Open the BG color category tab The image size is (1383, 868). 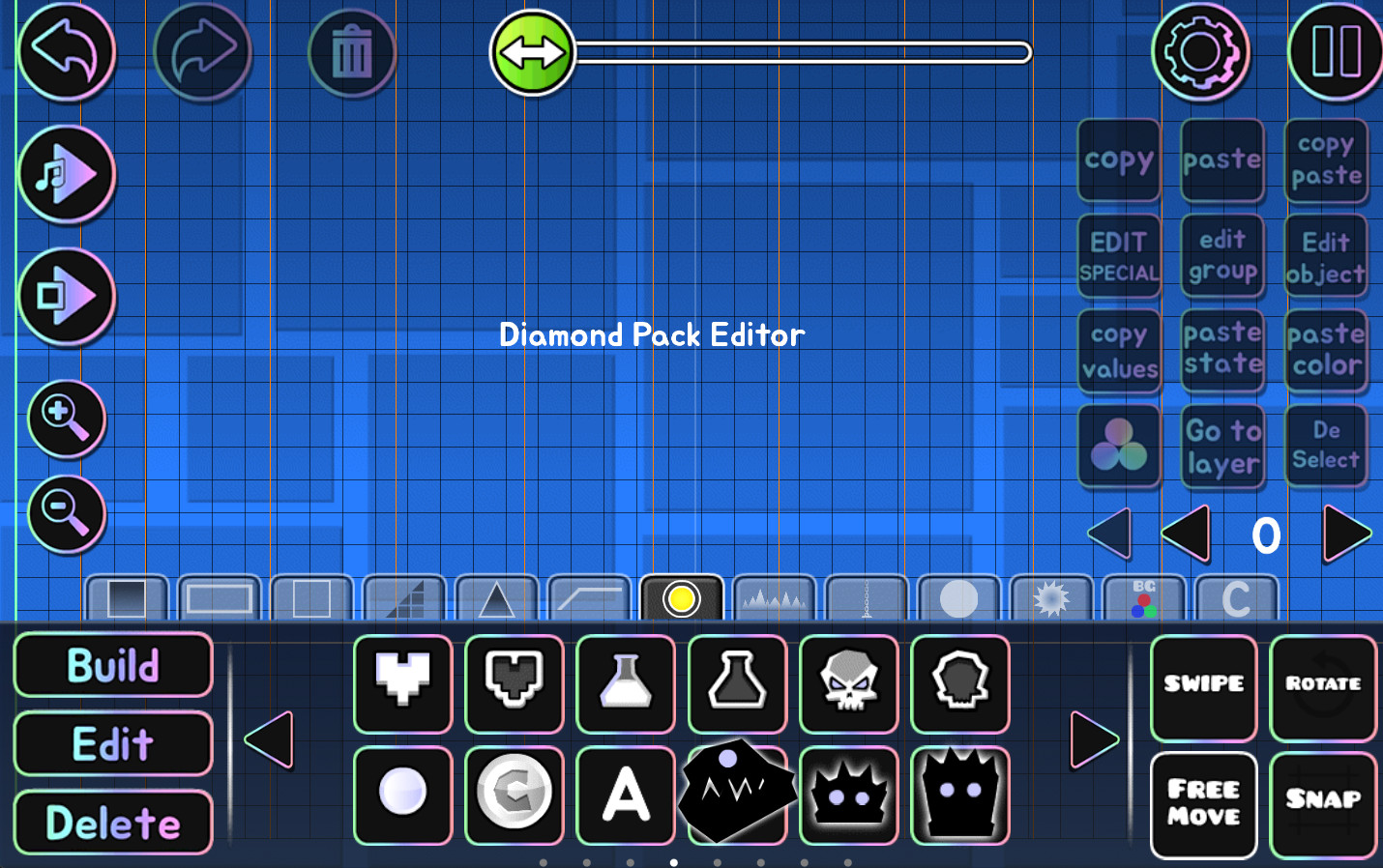[1144, 599]
